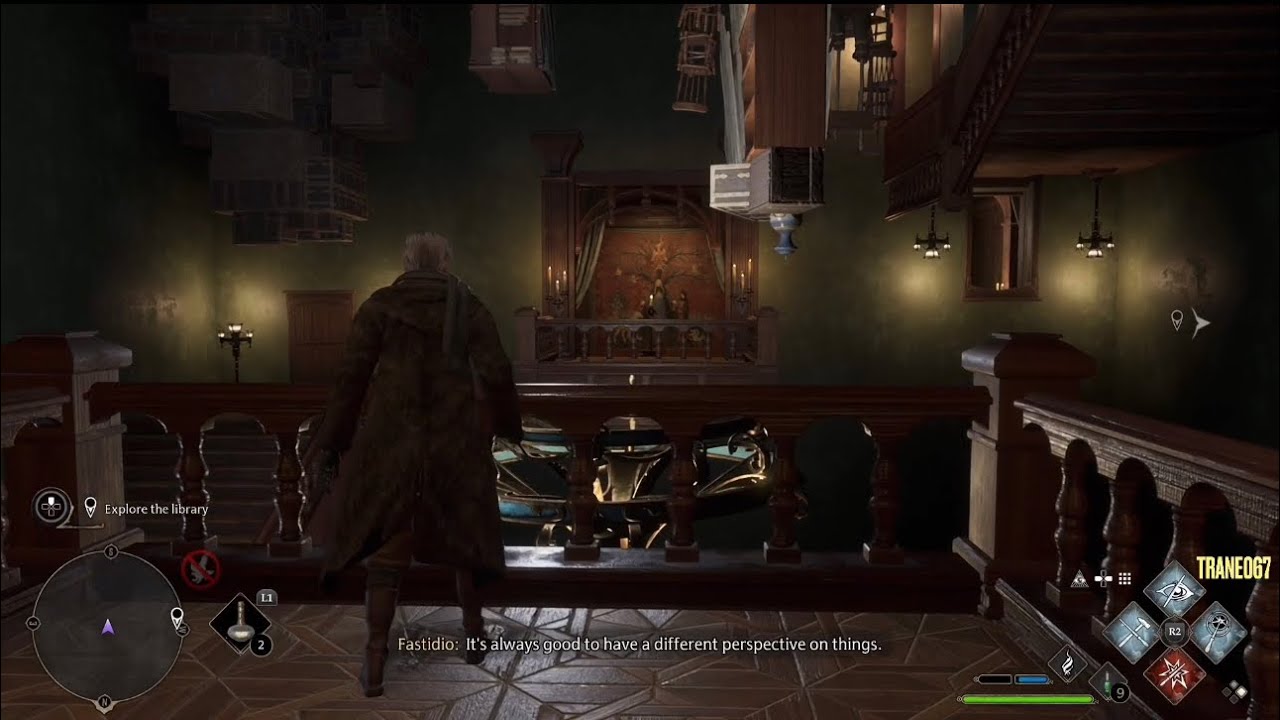Click the 'Explore the library' objective text
The height and width of the screenshot is (720, 1280).
(x=155, y=510)
